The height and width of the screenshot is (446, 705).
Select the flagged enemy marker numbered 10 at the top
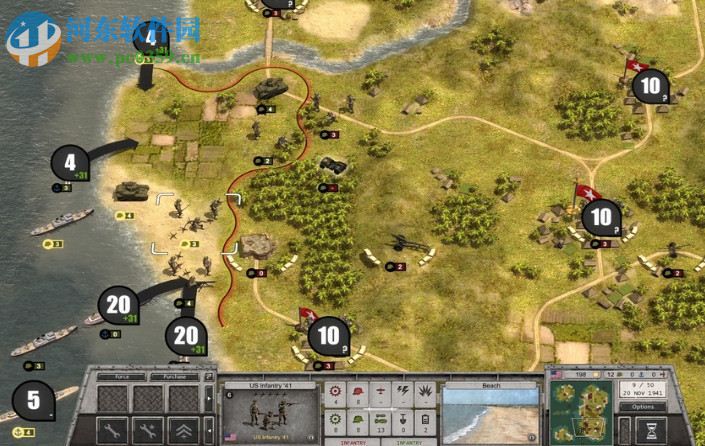click(x=650, y=86)
